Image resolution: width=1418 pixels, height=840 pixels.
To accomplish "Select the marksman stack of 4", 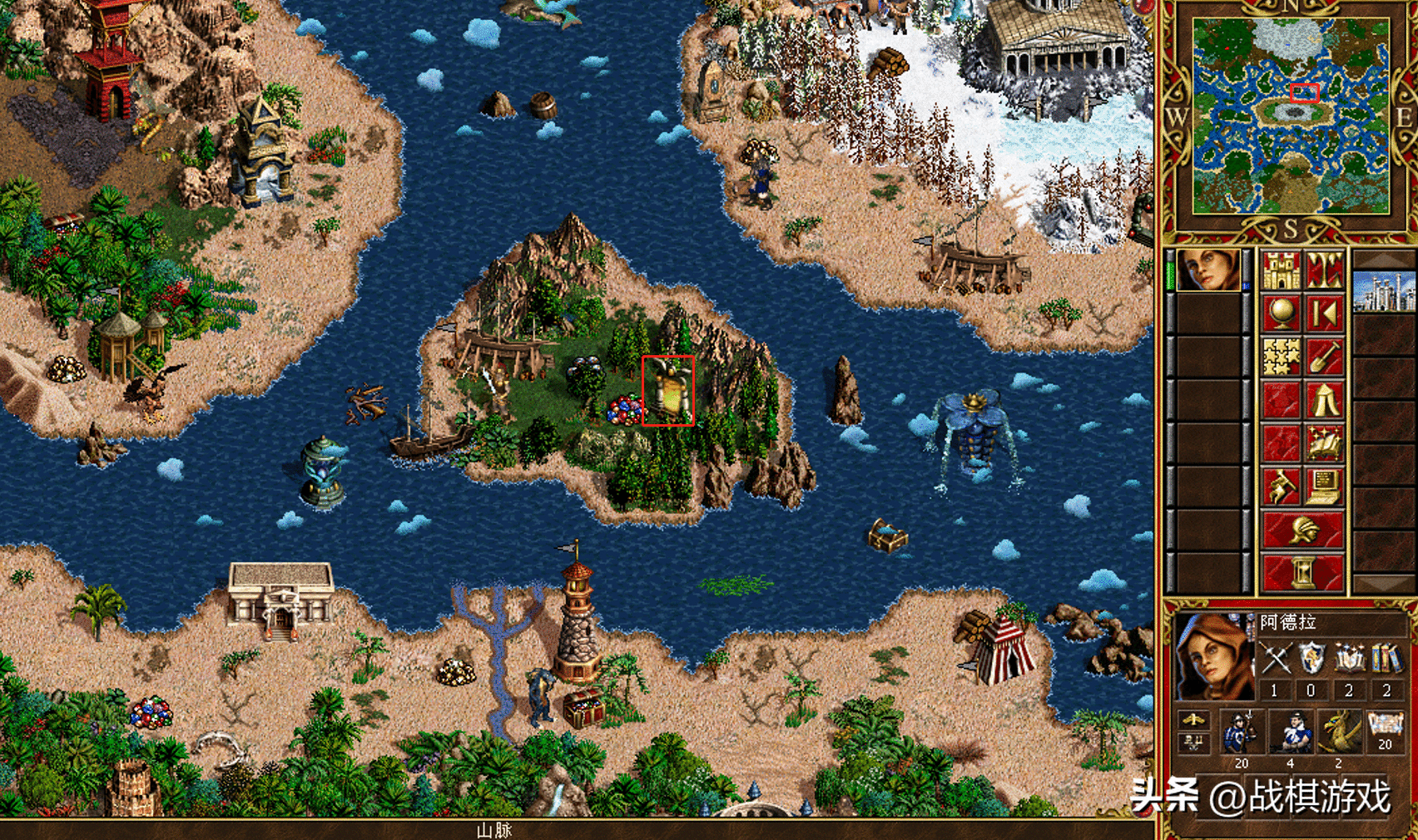I will pos(1291,733).
